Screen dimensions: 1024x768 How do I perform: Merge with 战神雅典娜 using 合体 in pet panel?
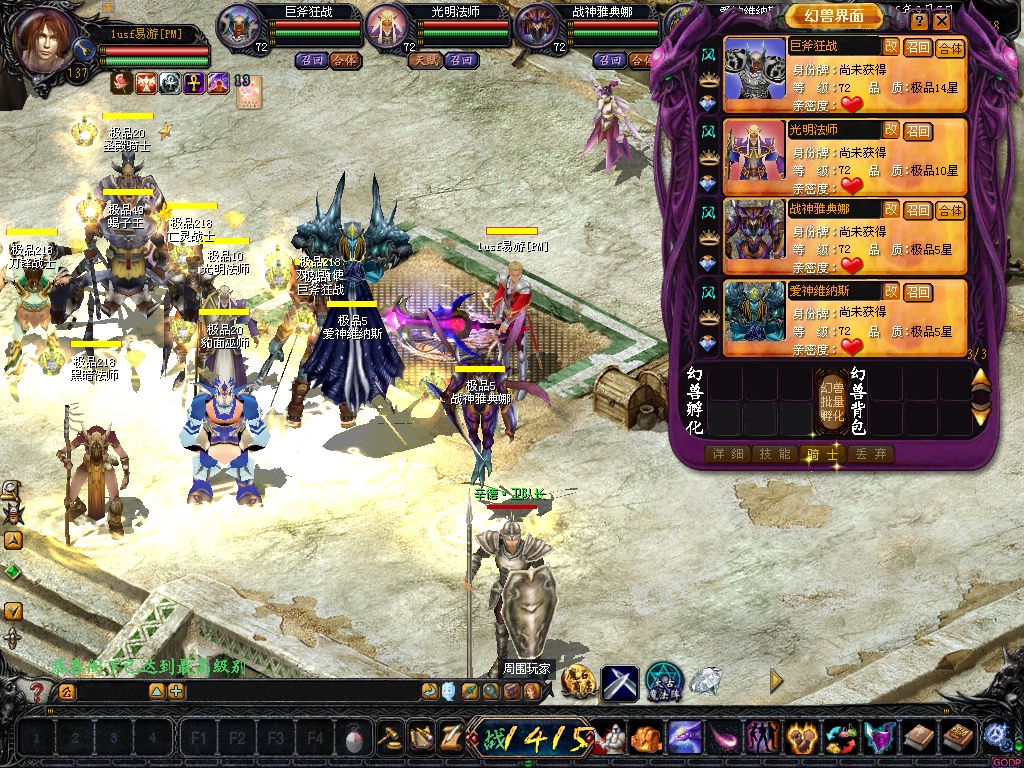950,210
